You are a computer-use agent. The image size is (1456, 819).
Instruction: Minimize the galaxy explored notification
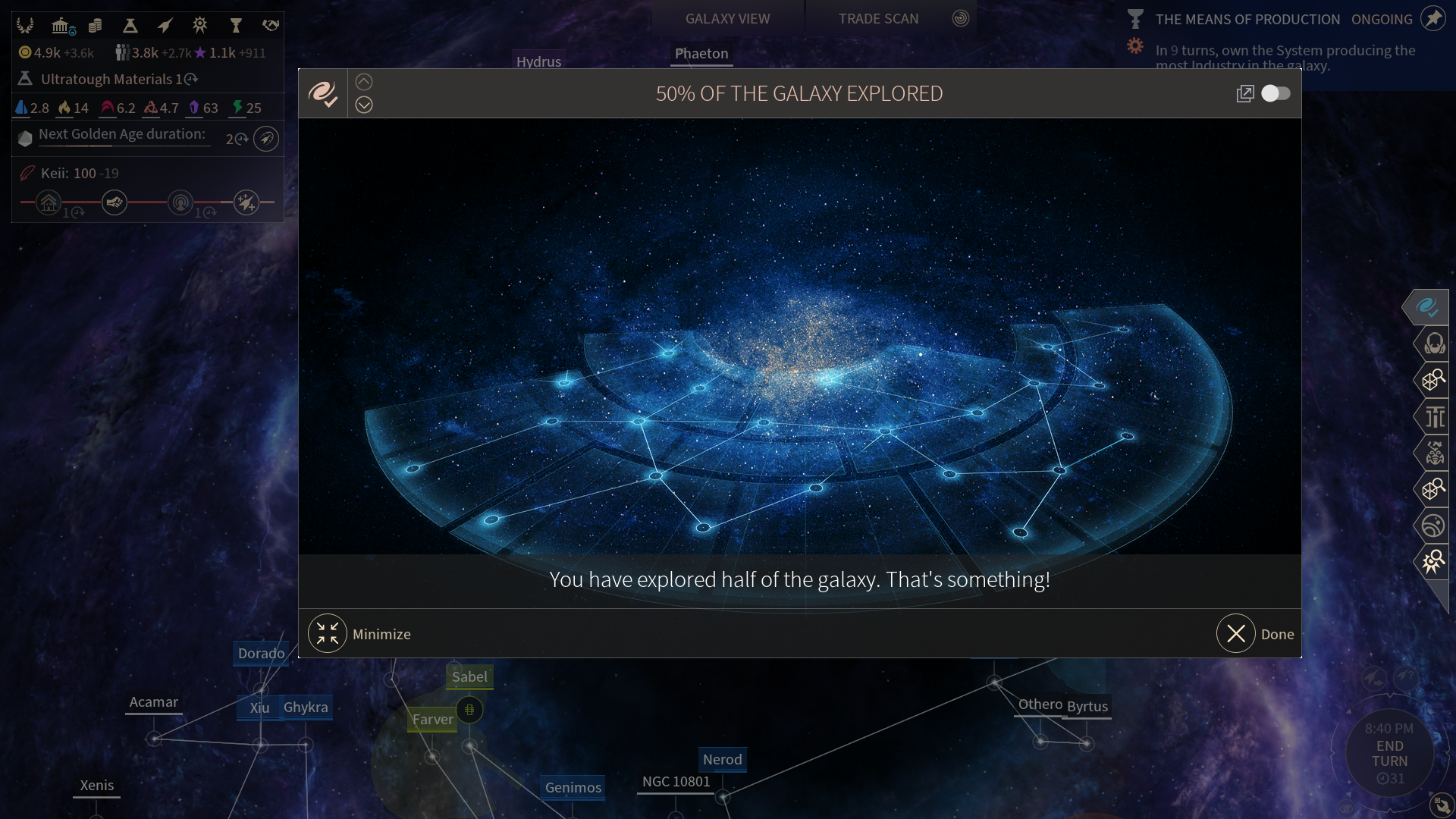pos(328,634)
